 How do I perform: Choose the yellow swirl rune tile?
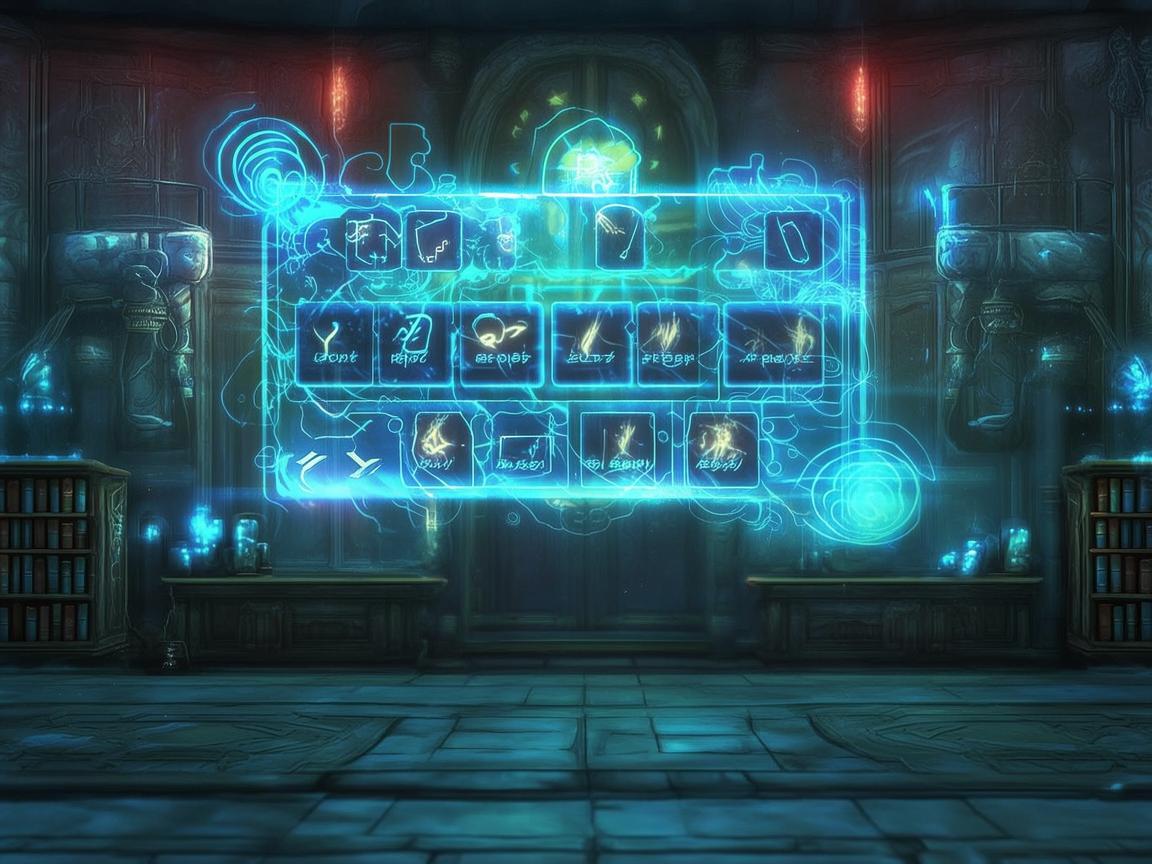click(501, 343)
